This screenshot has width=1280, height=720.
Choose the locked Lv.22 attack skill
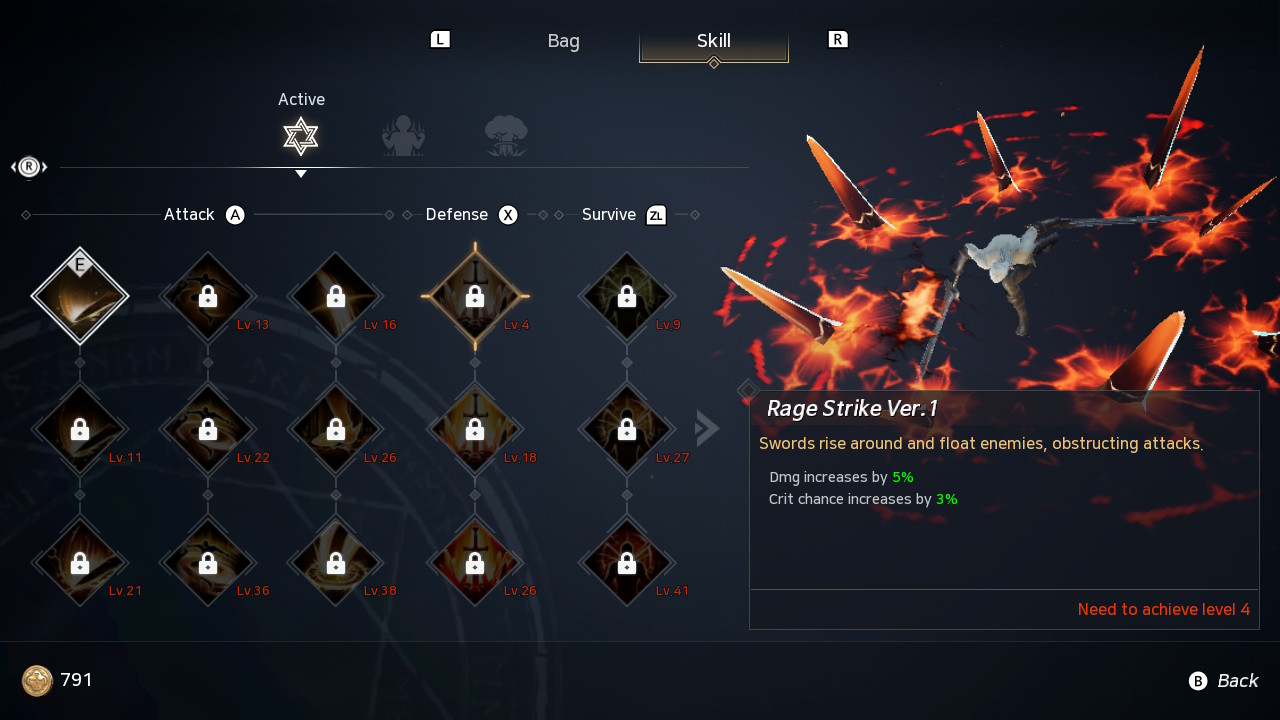208,429
